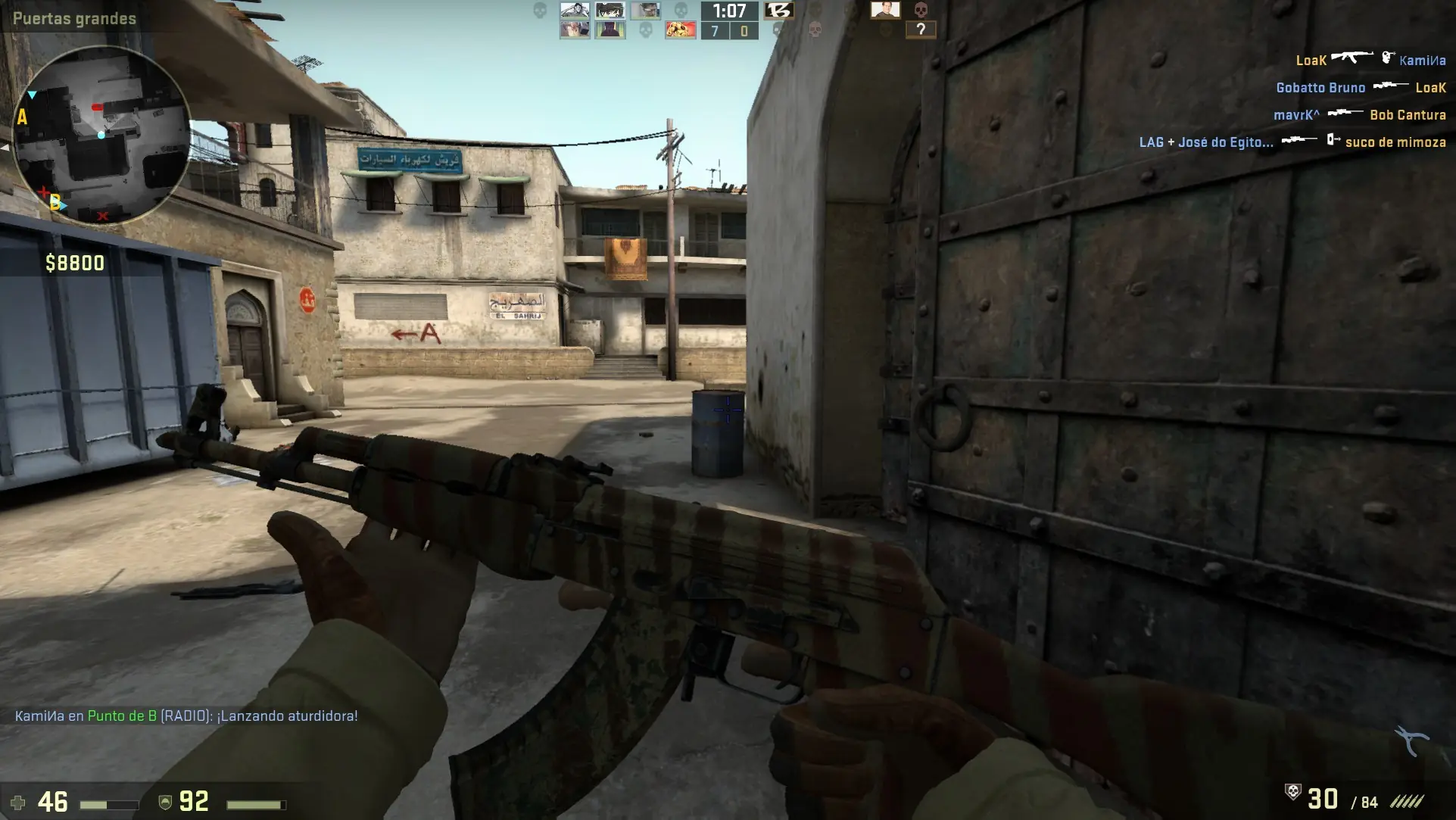Image resolution: width=1456 pixels, height=820 pixels.
Task: Click the white team logo beside the round timer
Action: pos(779,11)
